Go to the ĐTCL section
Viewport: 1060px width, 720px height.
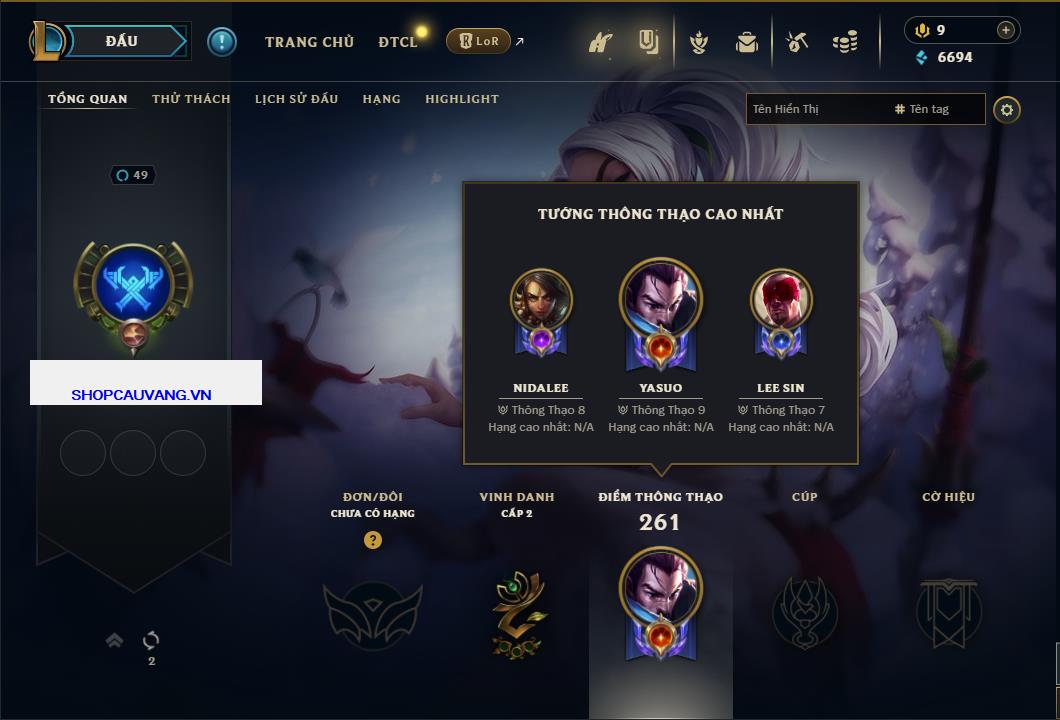398,42
